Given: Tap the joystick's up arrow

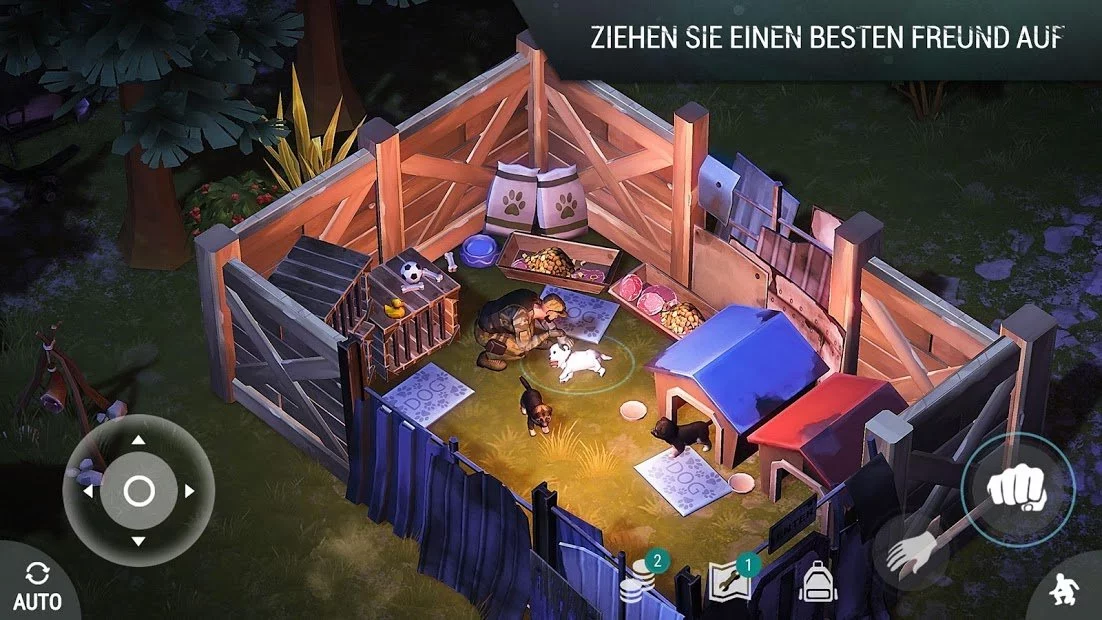Looking at the screenshot, I should tap(138, 439).
